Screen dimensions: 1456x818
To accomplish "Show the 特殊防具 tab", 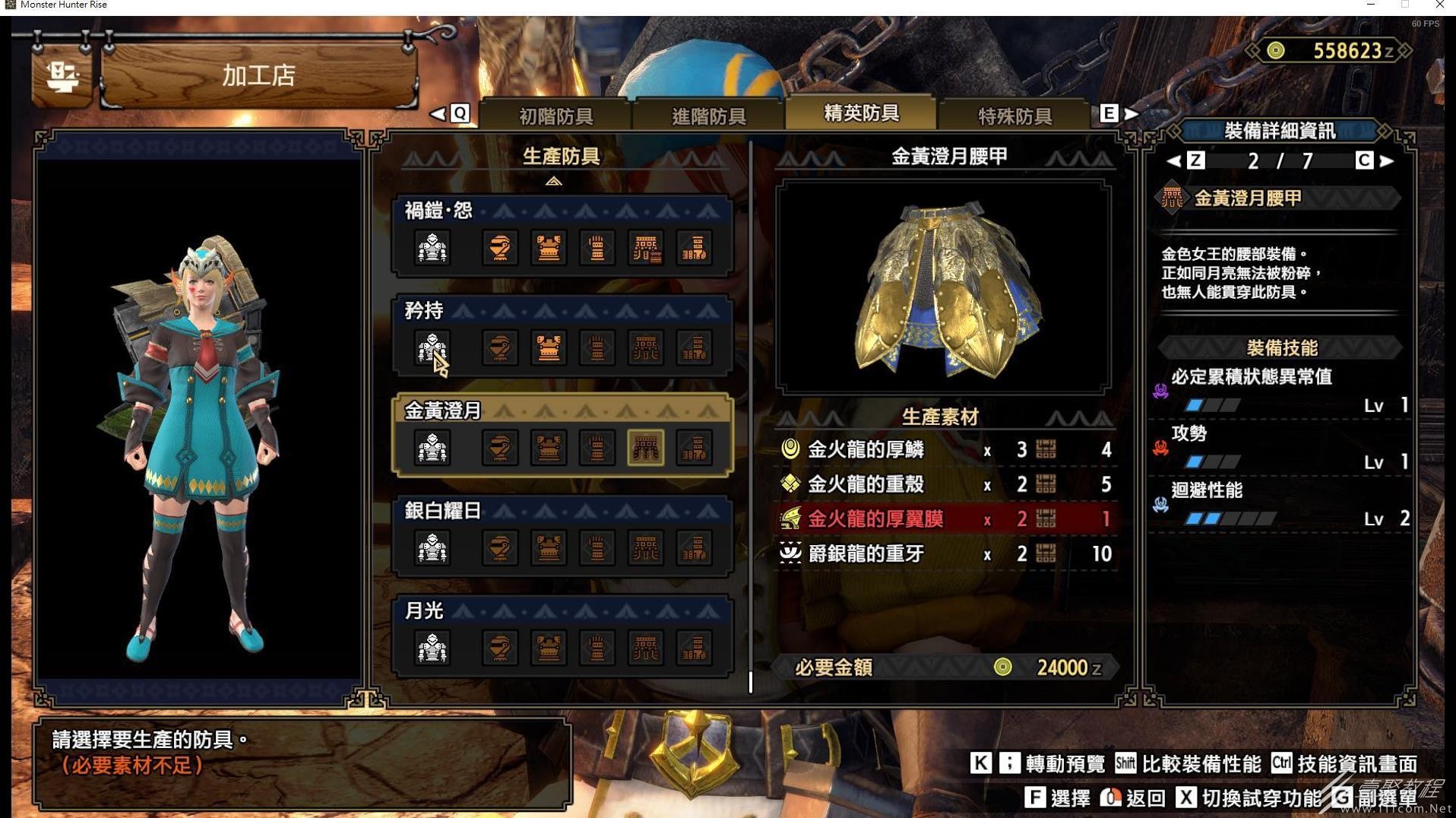I will (1014, 116).
